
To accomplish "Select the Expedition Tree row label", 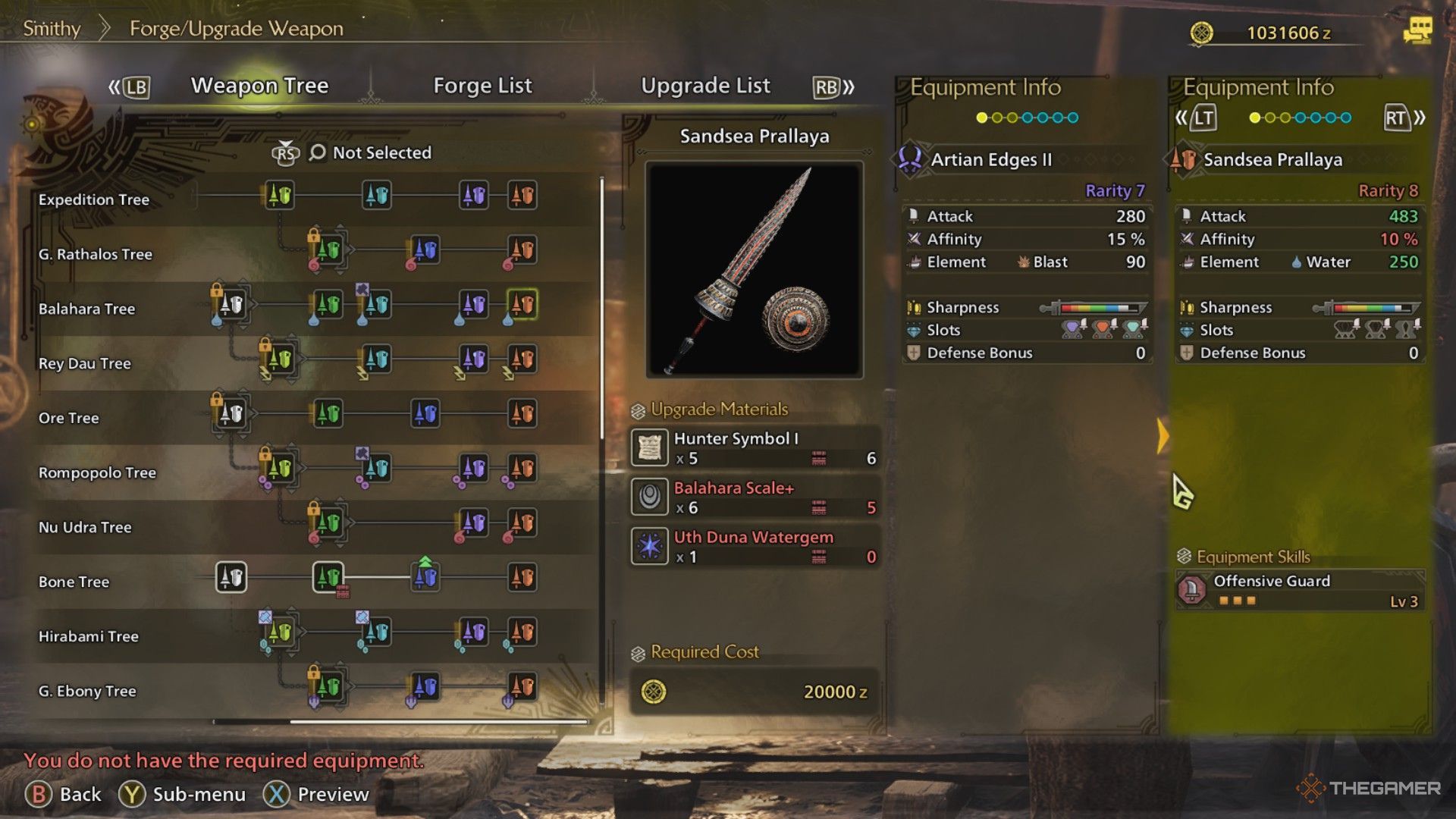I will pos(94,199).
